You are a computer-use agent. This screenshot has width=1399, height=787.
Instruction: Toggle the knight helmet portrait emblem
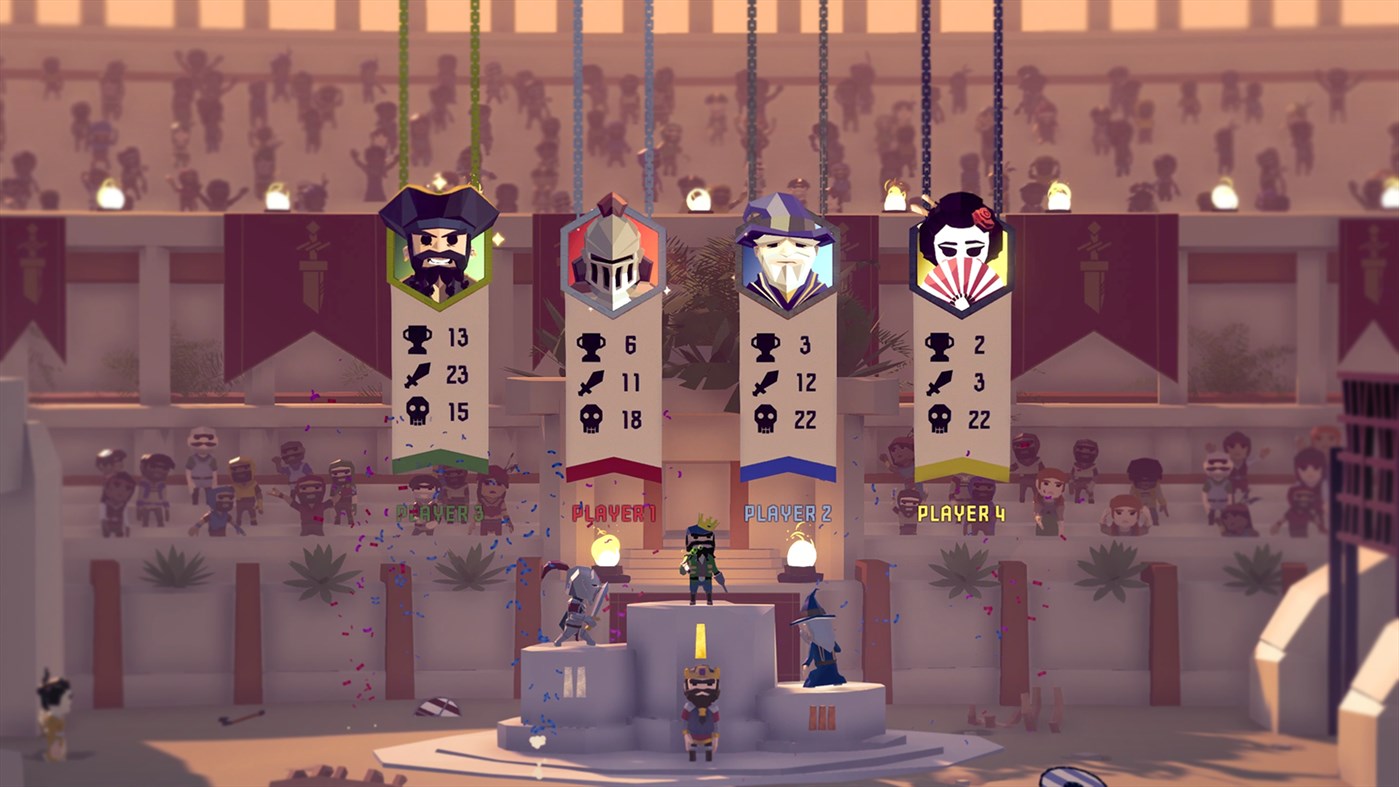click(614, 255)
